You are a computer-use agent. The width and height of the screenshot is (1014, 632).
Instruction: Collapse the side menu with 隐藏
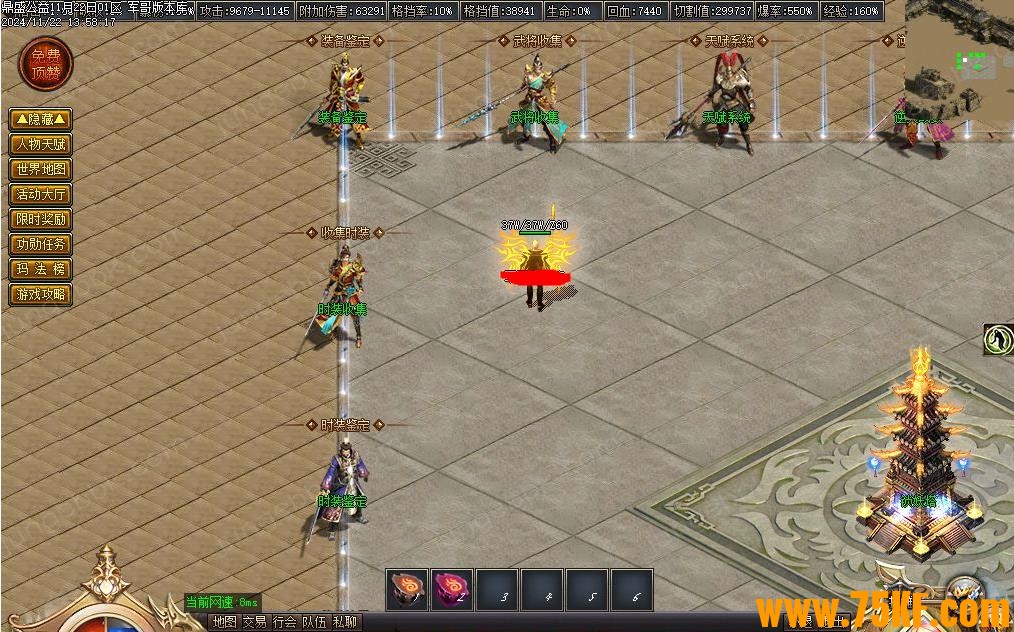tap(41, 119)
